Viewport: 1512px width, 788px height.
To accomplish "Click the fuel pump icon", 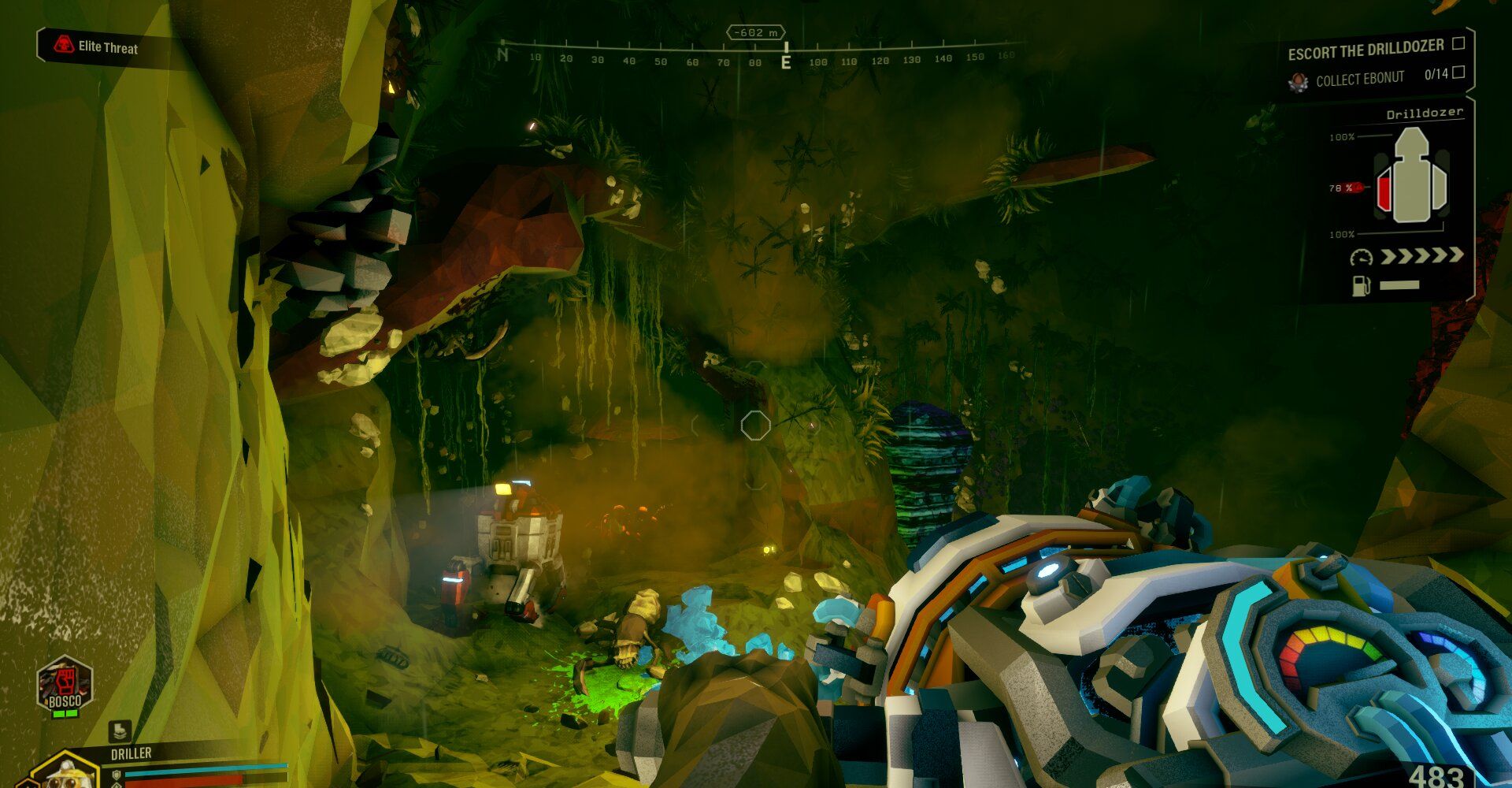I will (1360, 285).
